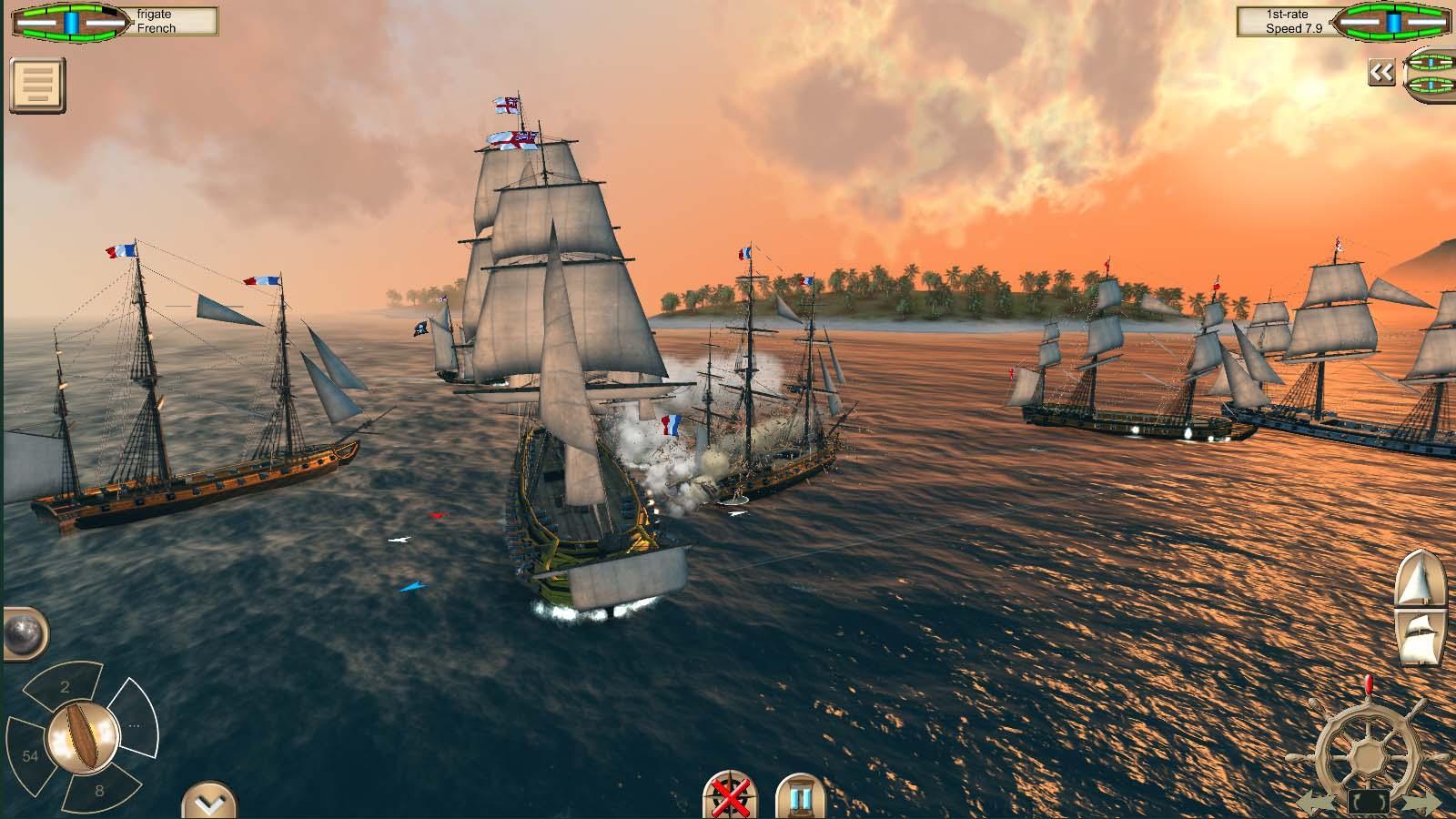
Task: Expand the bottom-left chevron panel
Action: pyautogui.click(x=207, y=801)
